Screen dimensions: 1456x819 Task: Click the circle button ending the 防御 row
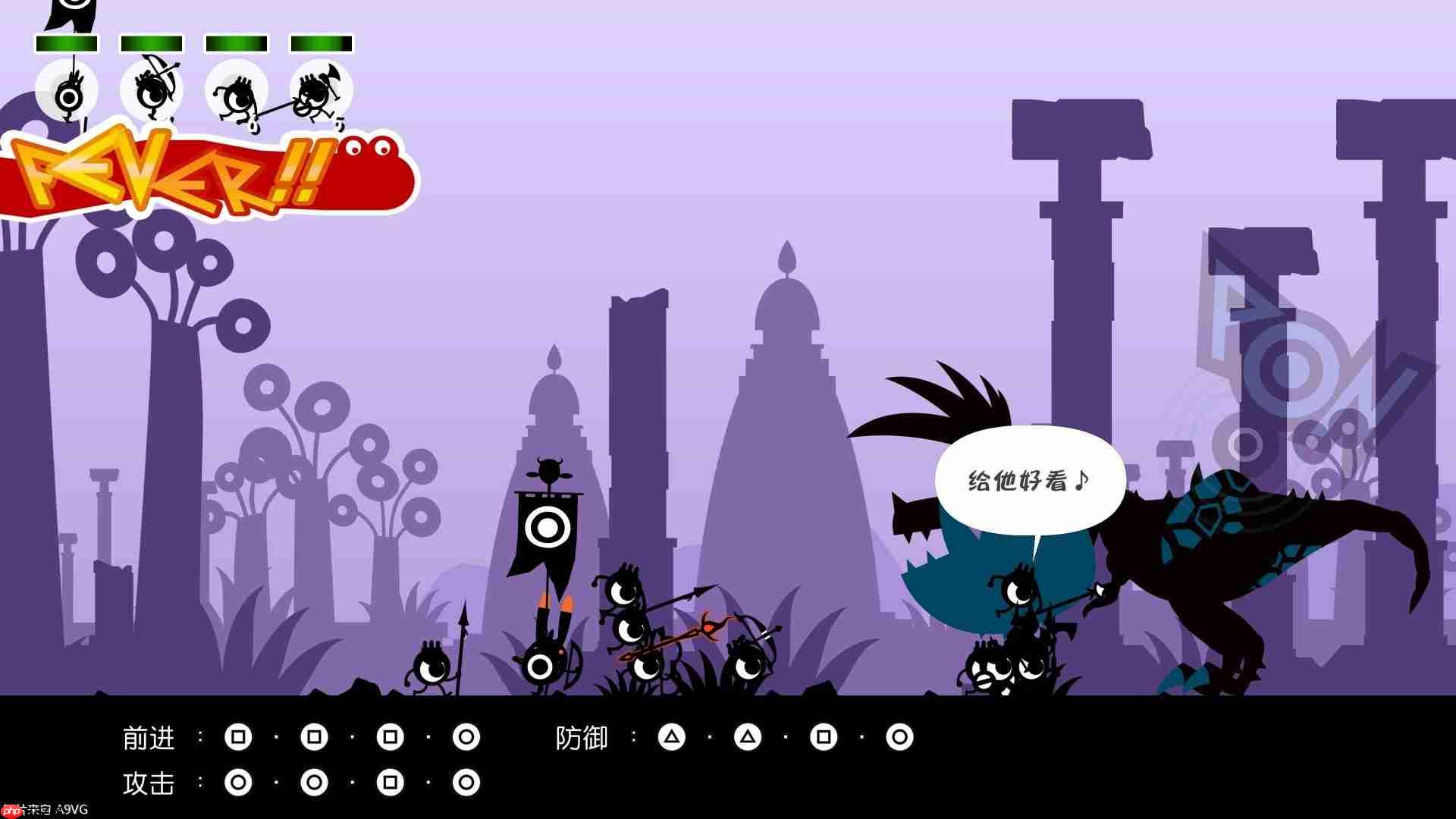tap(899, 736)
